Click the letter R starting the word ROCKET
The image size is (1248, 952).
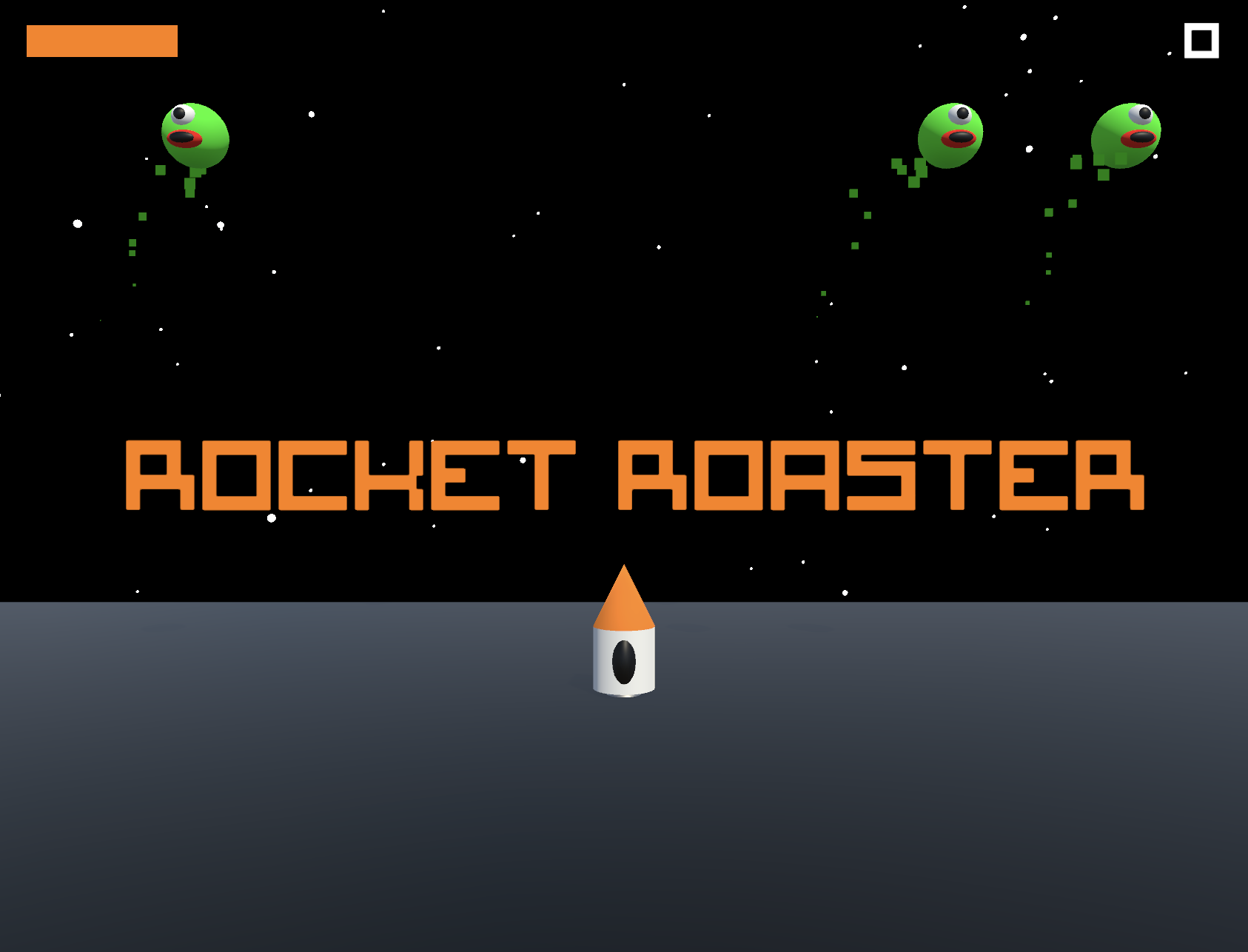161,474
